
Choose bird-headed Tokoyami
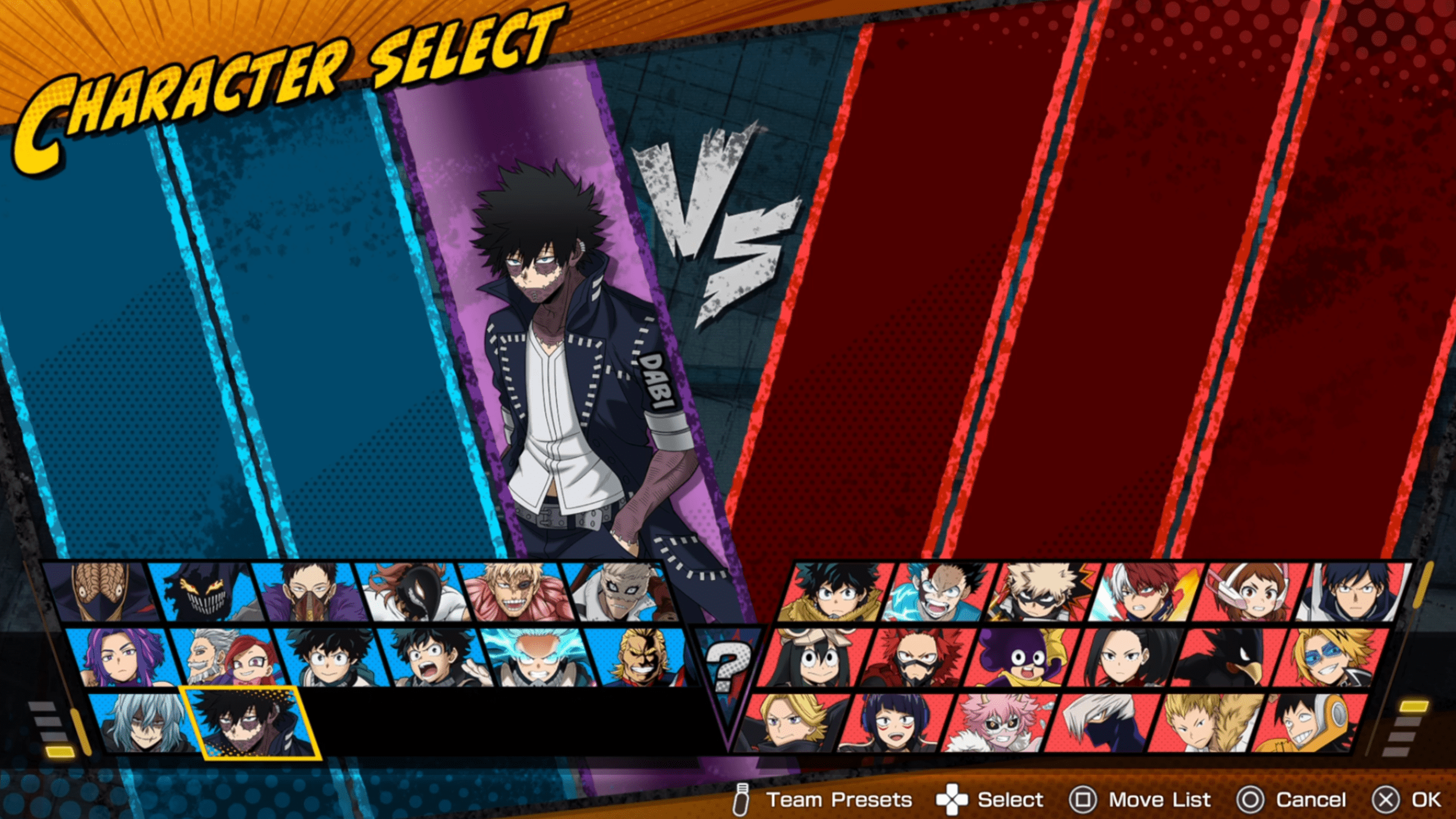coord(1226,658)
